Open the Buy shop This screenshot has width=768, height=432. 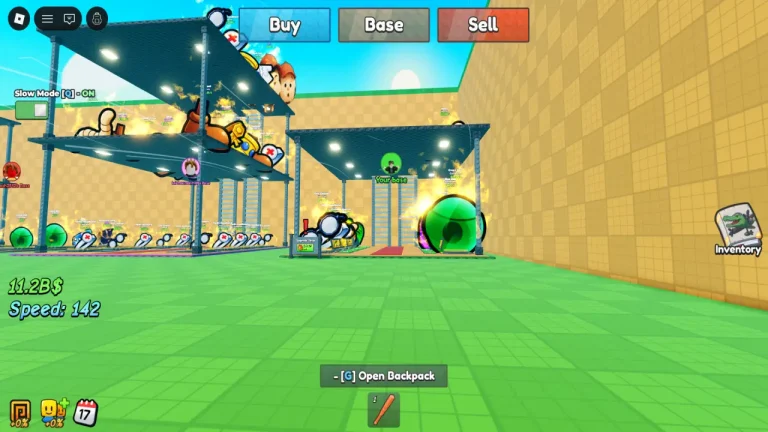(x=284, y=25)
